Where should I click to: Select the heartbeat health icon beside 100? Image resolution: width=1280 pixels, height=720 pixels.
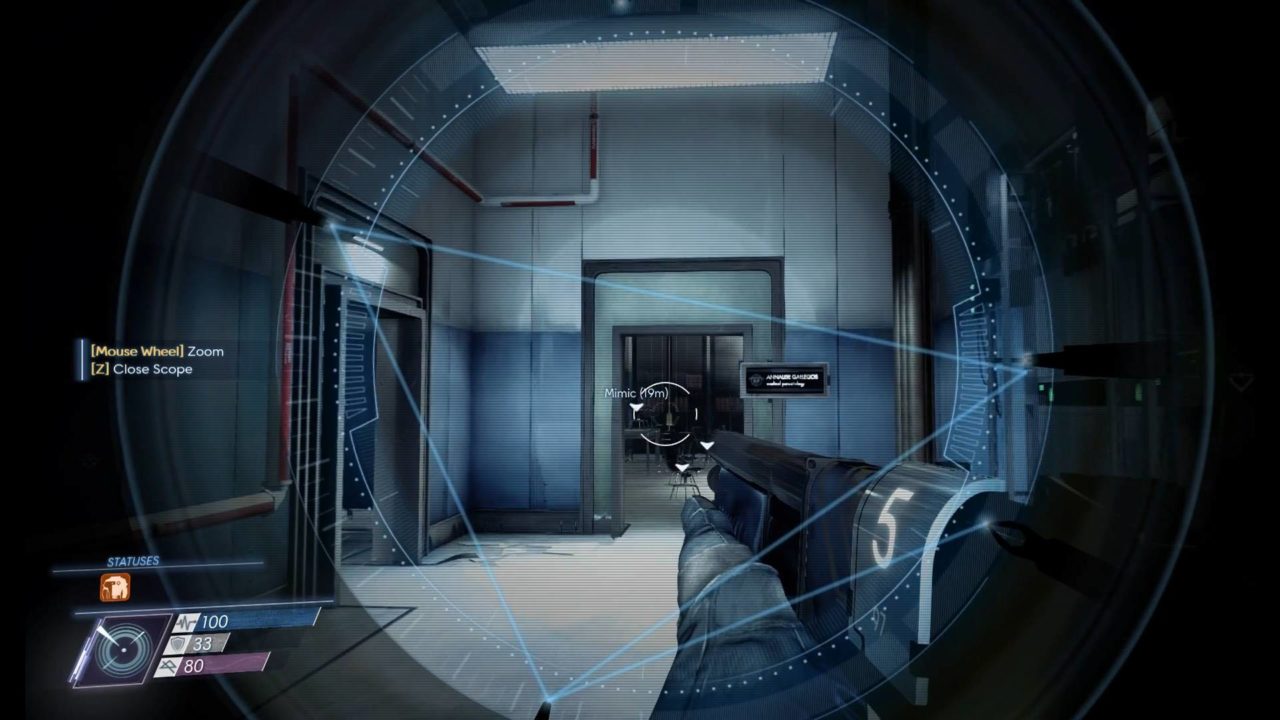(x=186, y=622)
